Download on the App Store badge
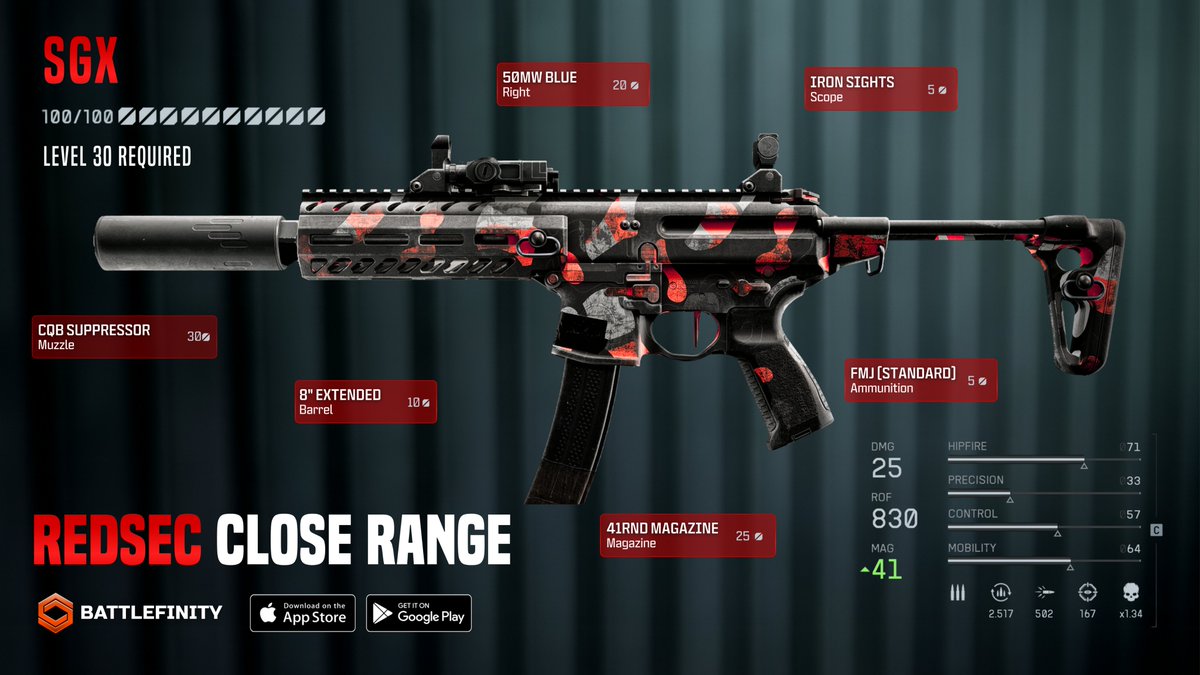The width and height of the screenshot is (1200, 675). tap(302, 612)
